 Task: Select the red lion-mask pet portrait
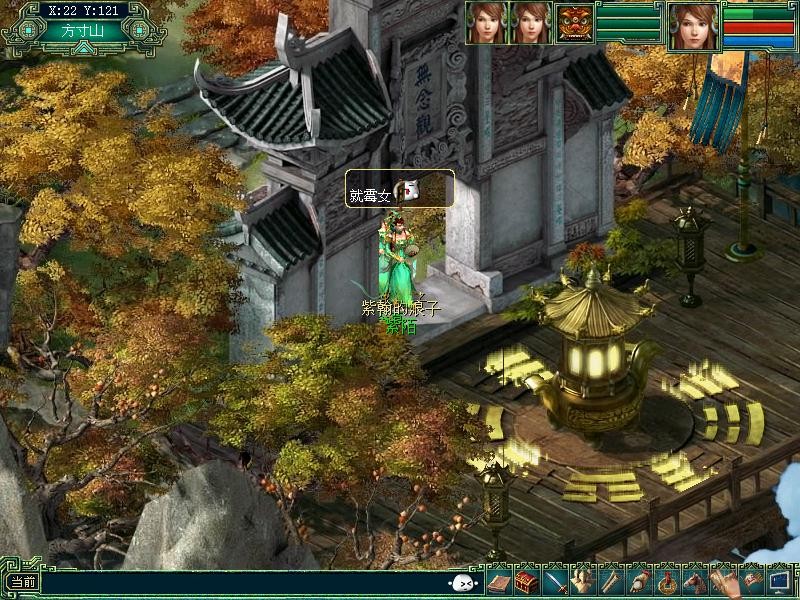click(x=574, y=23)
